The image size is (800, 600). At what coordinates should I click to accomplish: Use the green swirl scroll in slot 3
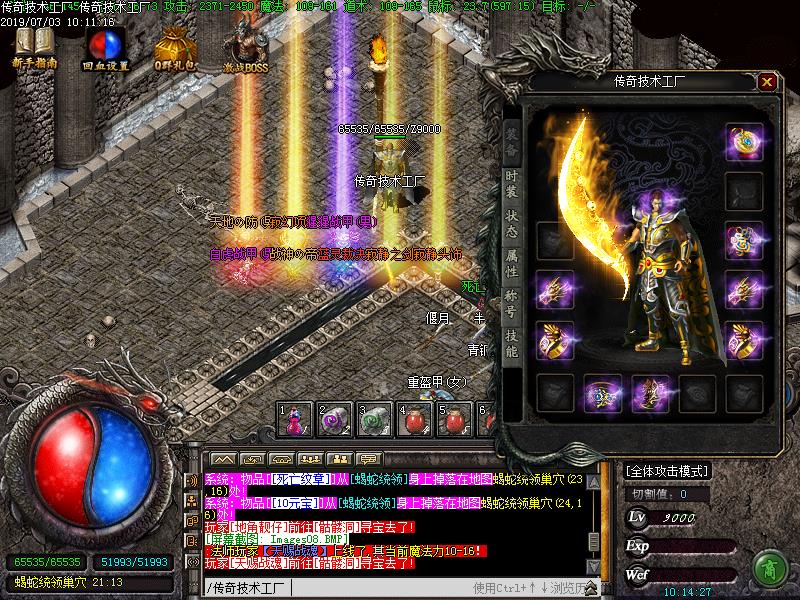pyautogui.click(x=375, y=419)
